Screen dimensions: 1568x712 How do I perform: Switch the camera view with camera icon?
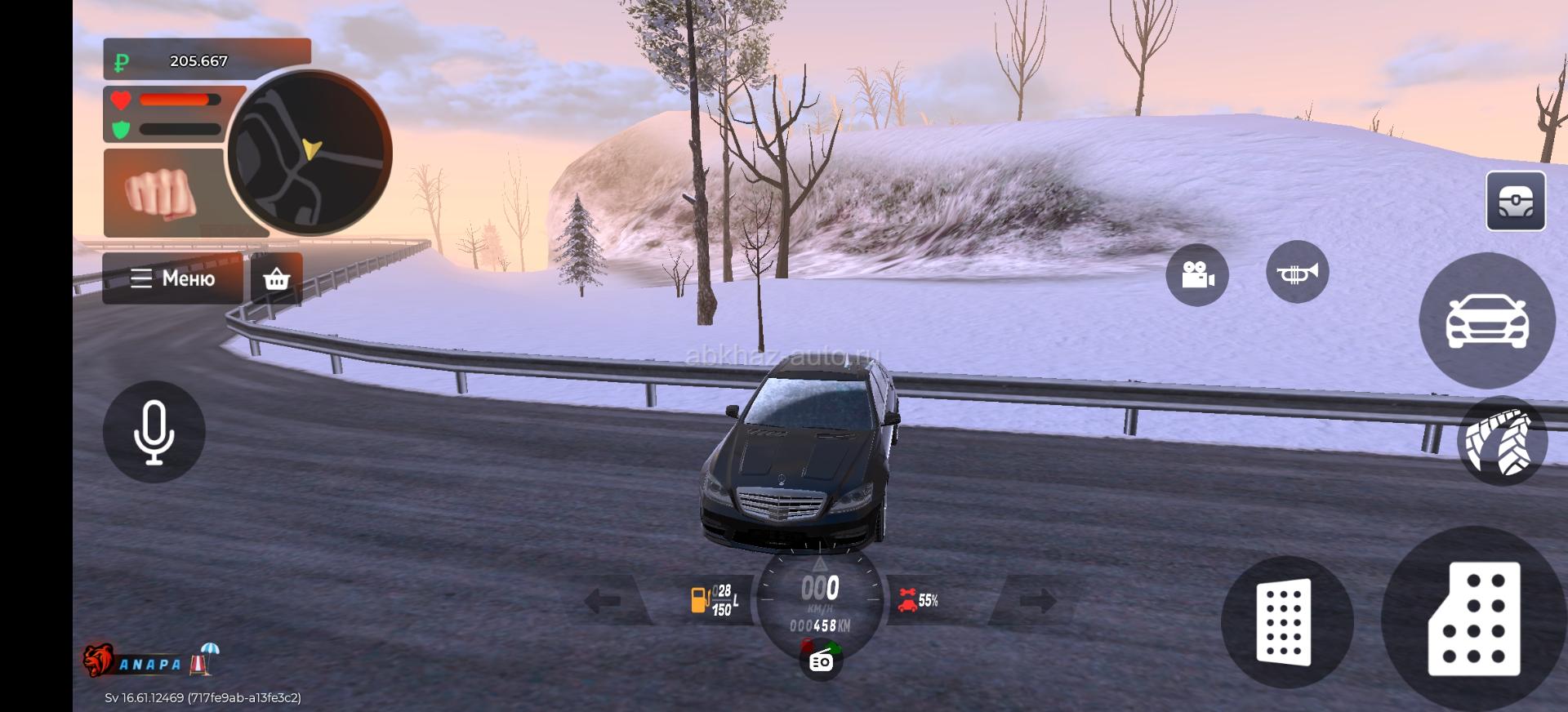pyautogui.click(x=1197, y=274)
